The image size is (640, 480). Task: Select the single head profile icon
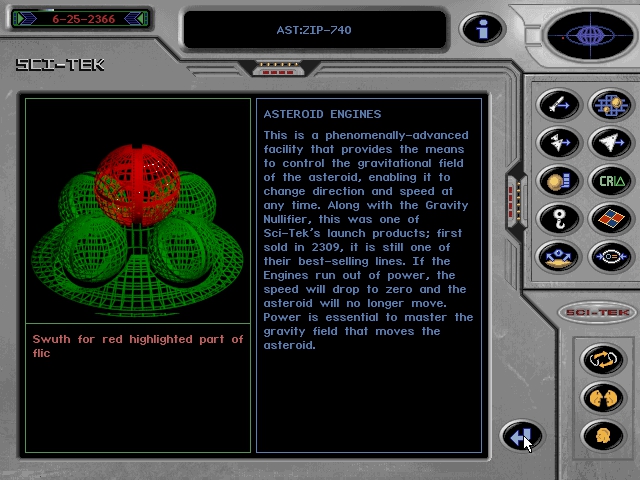pyautogui.click(x=602, y=436)
